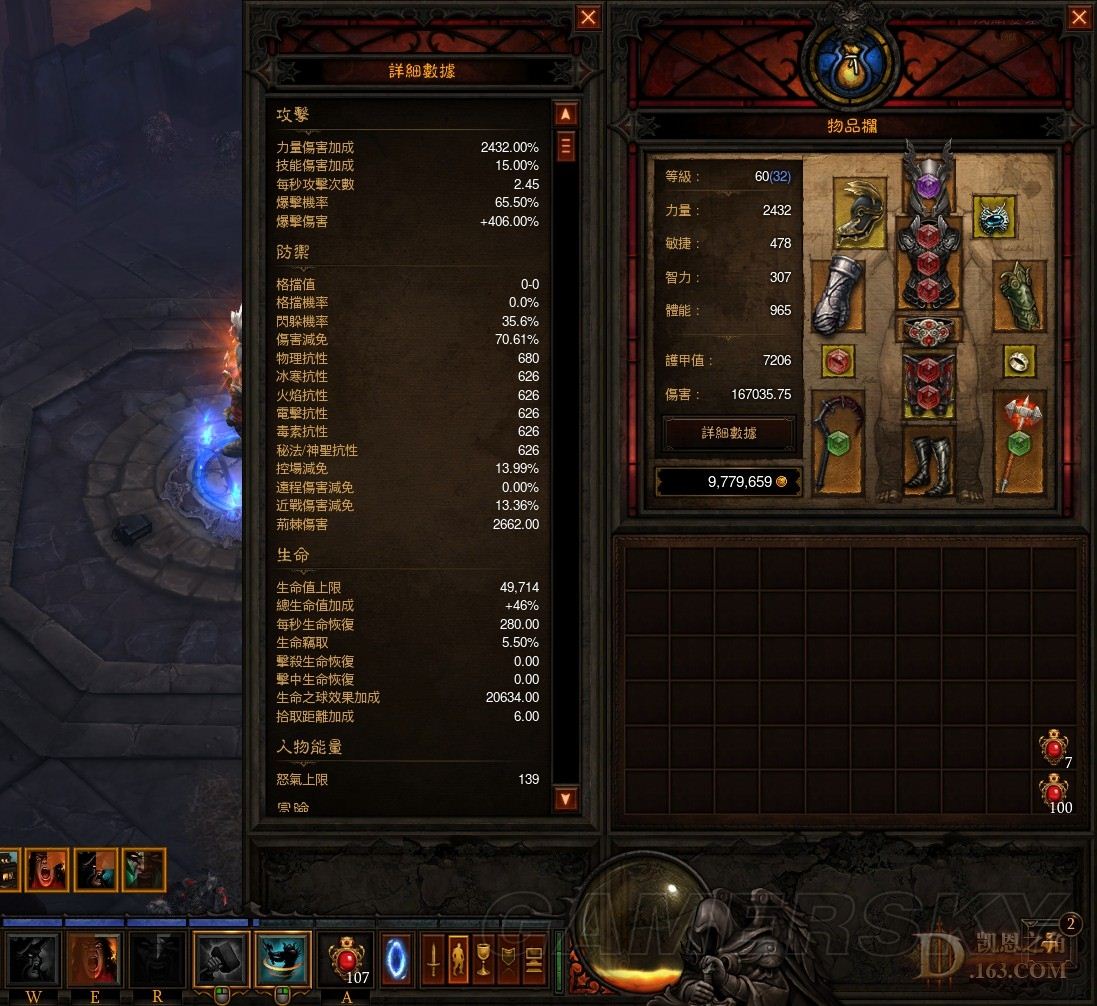Click the stats list scroll-up arrow

click(565, 114)
